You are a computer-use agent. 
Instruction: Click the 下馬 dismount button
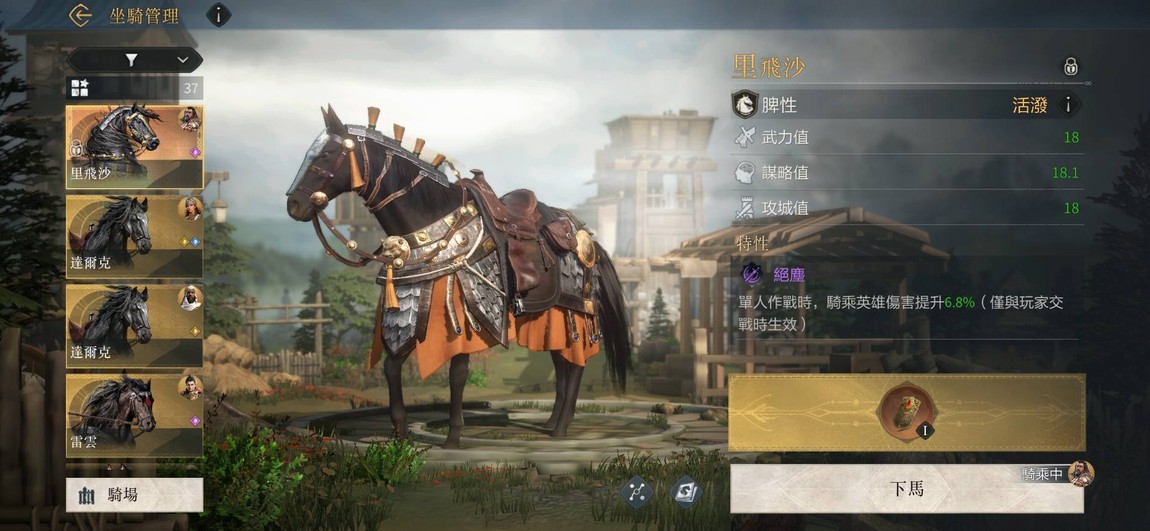(x=906, y=488)
